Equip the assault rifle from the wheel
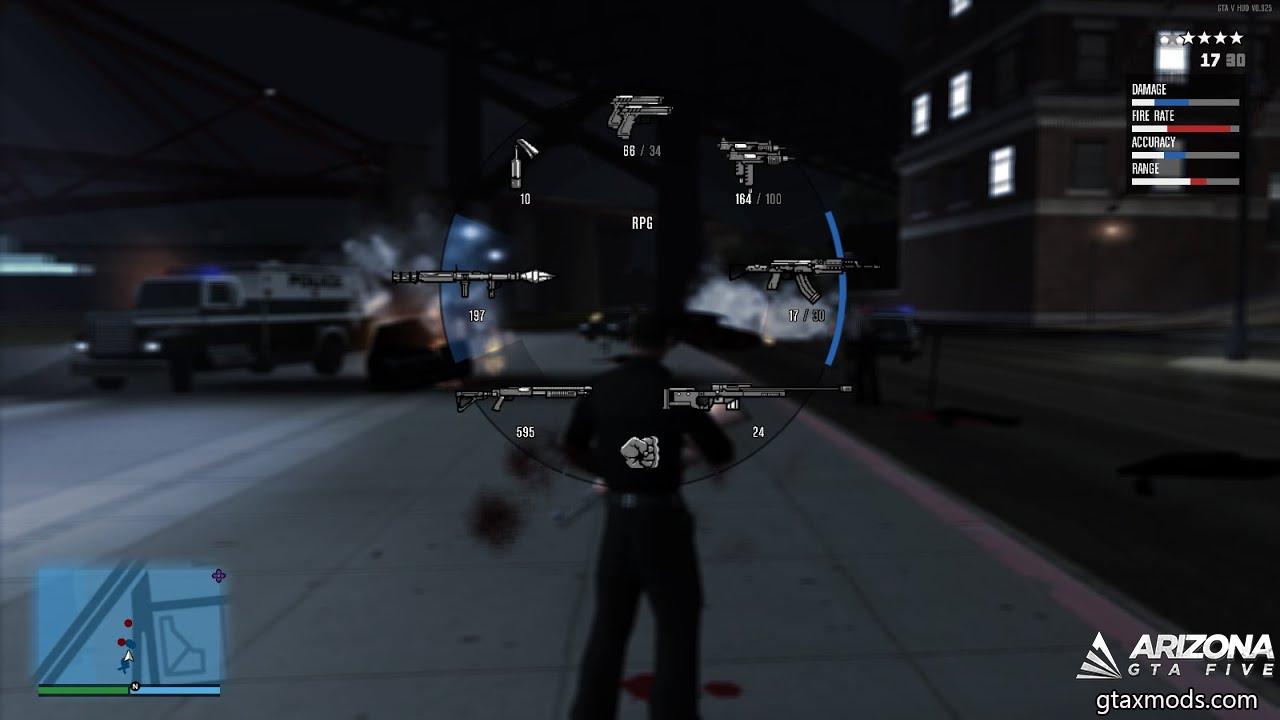1280x720 pixels. click(x=803, y=272)
